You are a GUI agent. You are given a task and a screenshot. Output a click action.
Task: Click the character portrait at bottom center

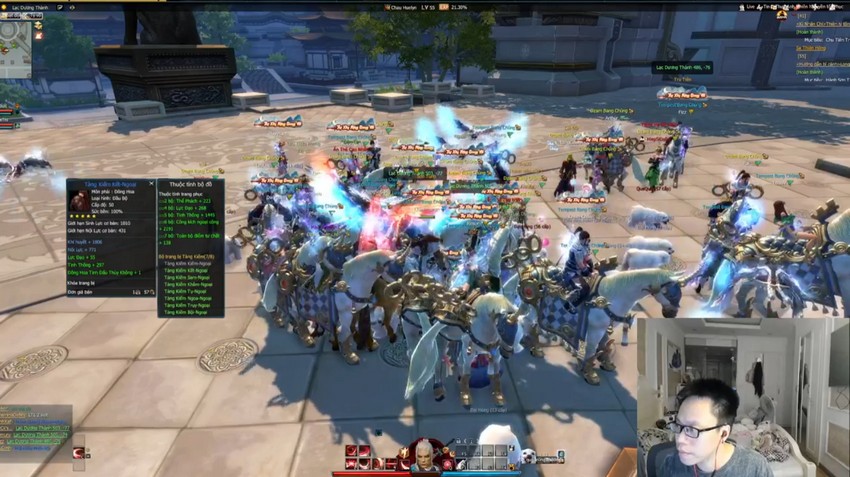[x=424, y=455]
